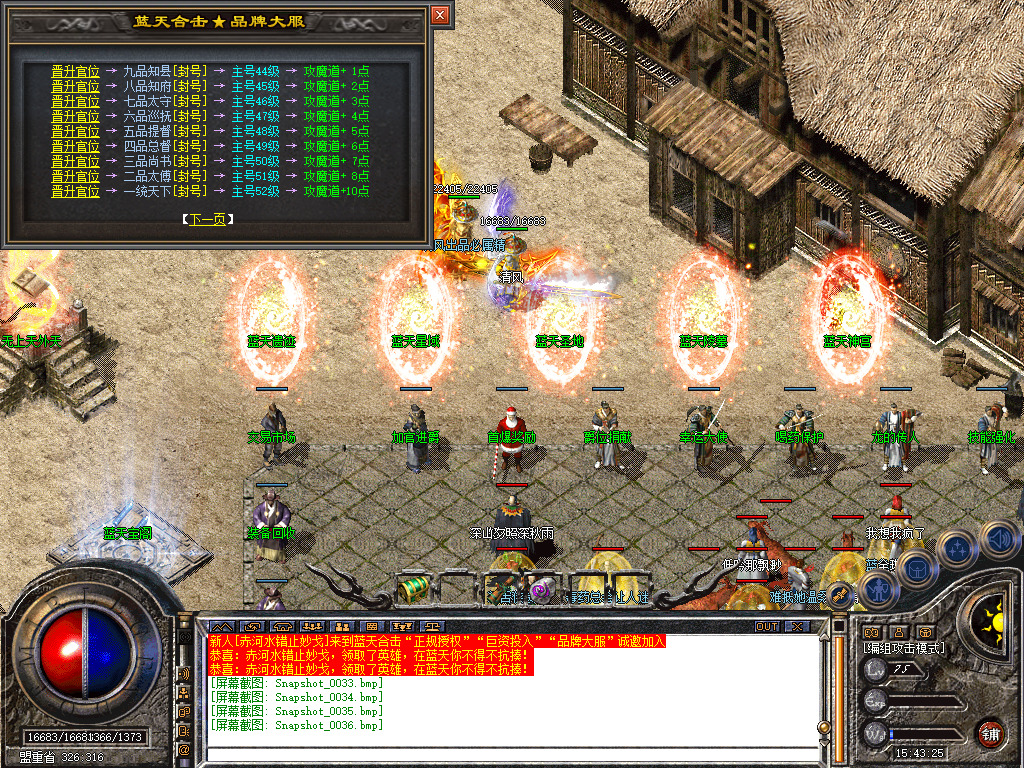Close the 蓝天合击 promotion dialog

pos(440,16)
